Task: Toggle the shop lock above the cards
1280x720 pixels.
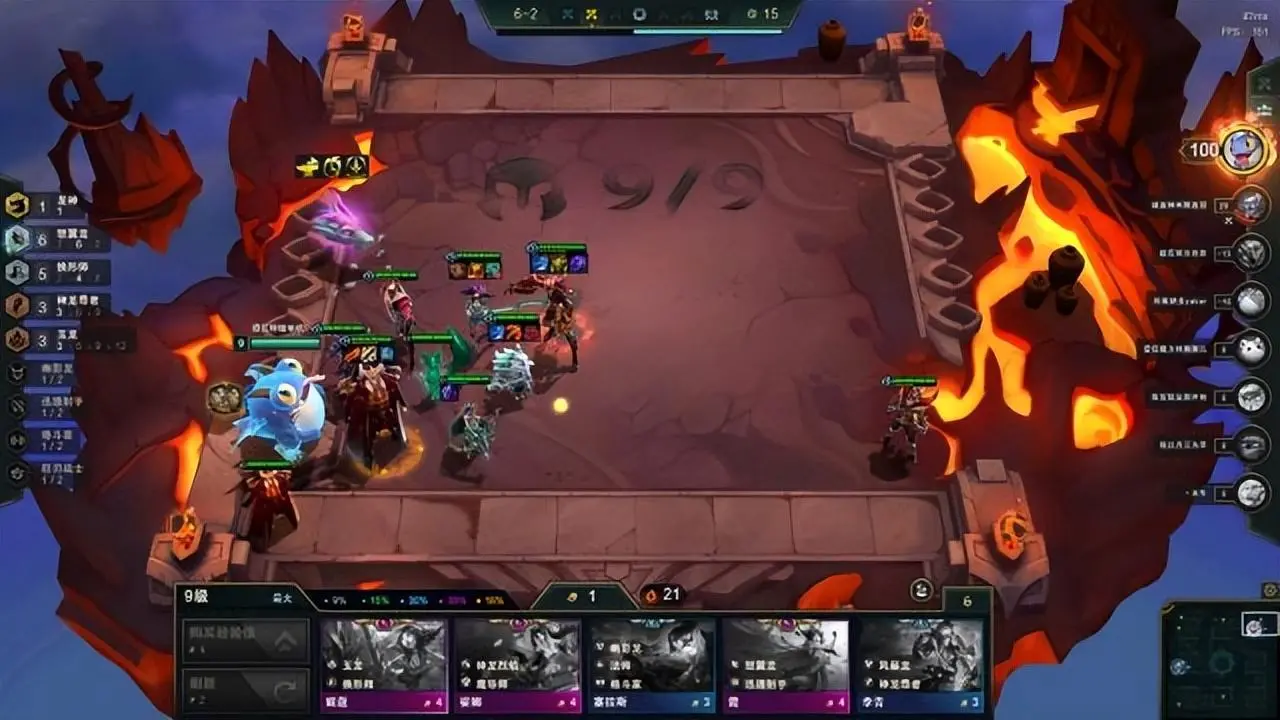Action: (921, 590)
